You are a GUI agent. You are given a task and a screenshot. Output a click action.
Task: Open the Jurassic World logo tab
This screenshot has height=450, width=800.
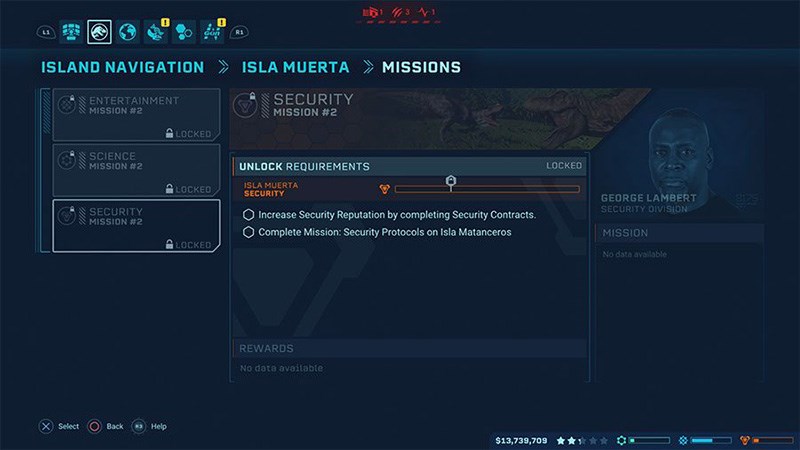point(99,33)
